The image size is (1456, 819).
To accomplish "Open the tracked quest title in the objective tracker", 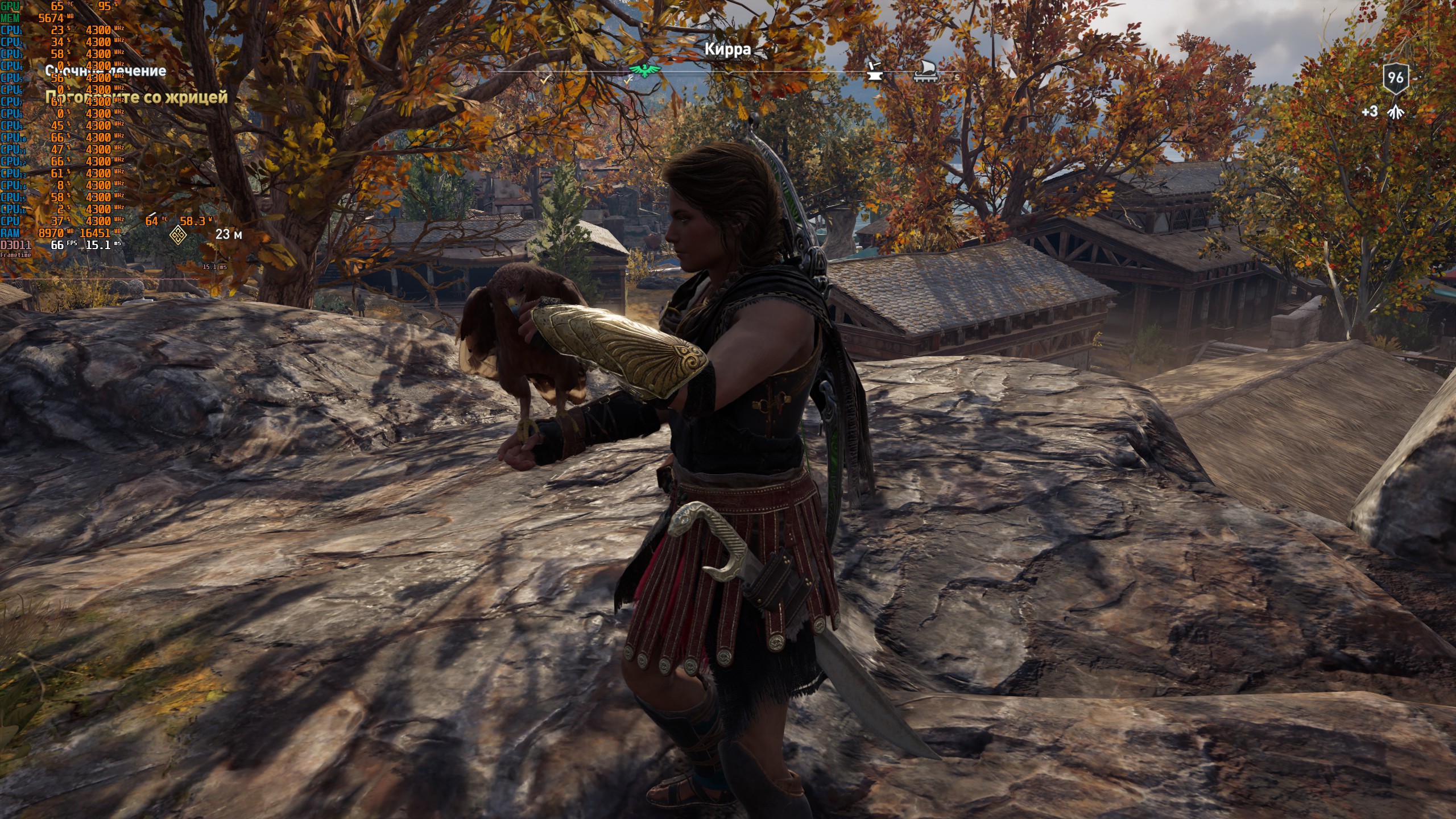I will 106,71.
